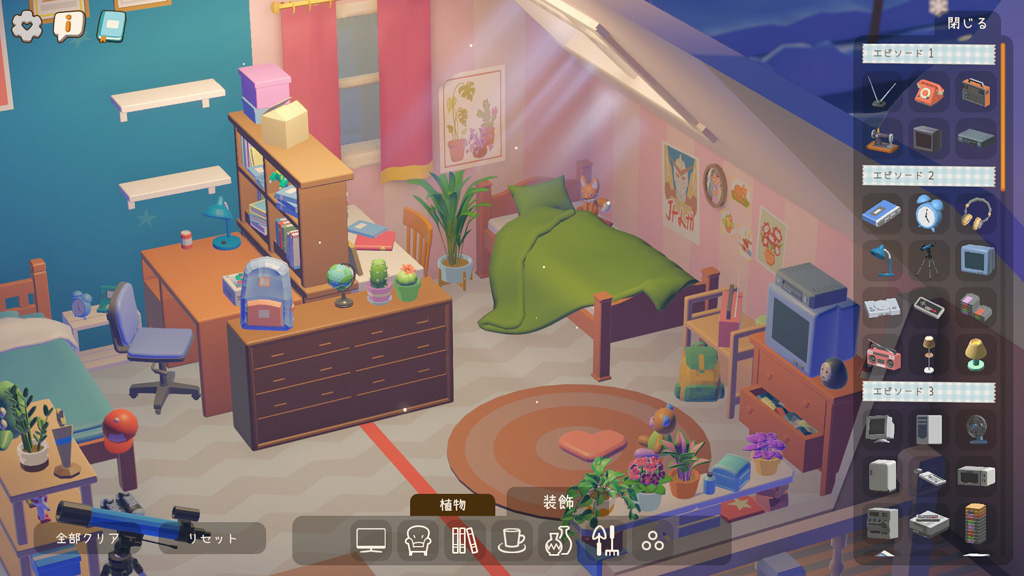
Task: Pick the blue desk lamp item
Action: (x=882, y=259)
